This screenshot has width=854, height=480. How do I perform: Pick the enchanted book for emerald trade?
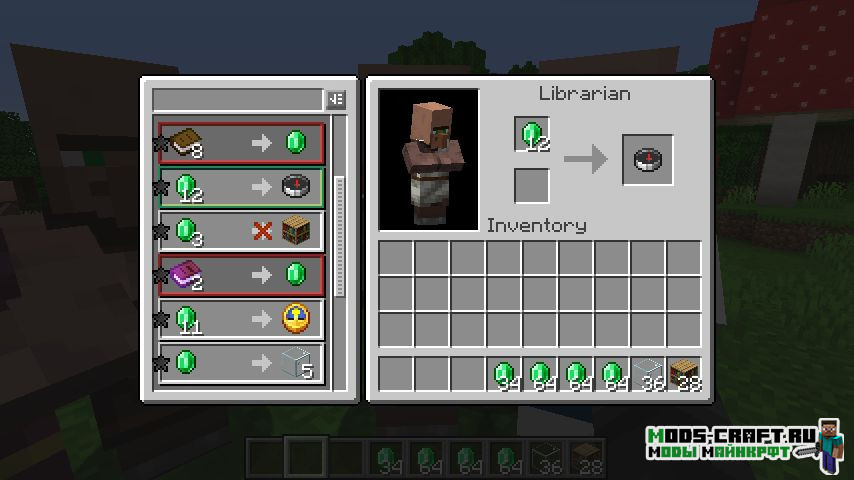tap(240, 274)
